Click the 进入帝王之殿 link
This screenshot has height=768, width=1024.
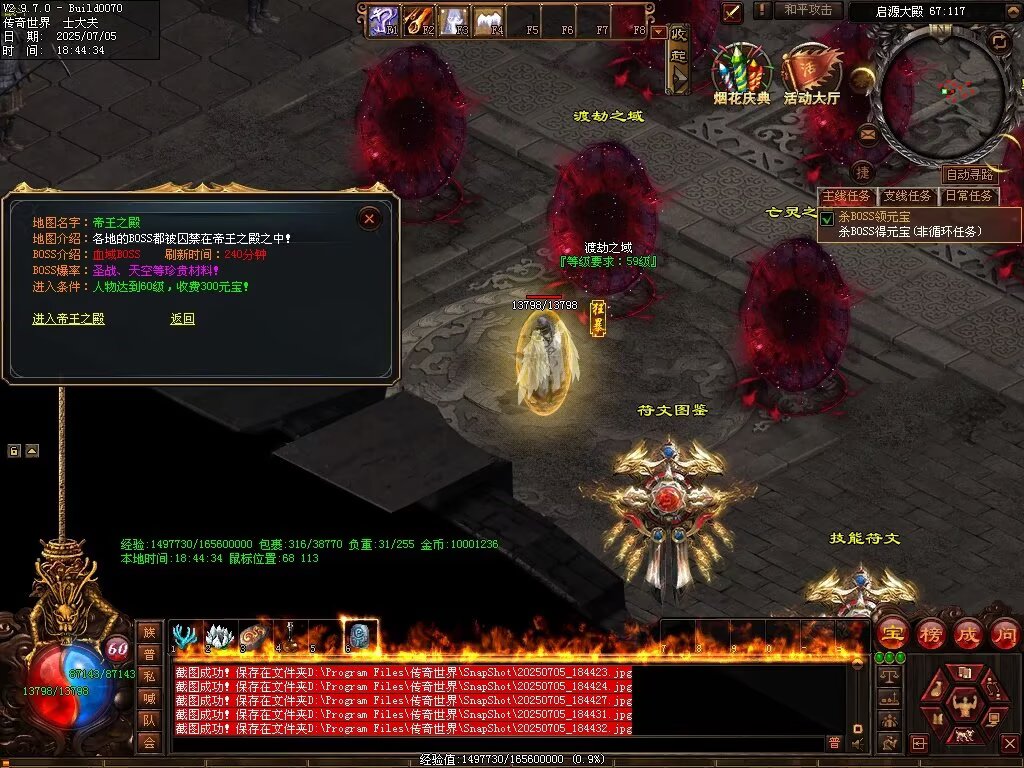(68, 319)
